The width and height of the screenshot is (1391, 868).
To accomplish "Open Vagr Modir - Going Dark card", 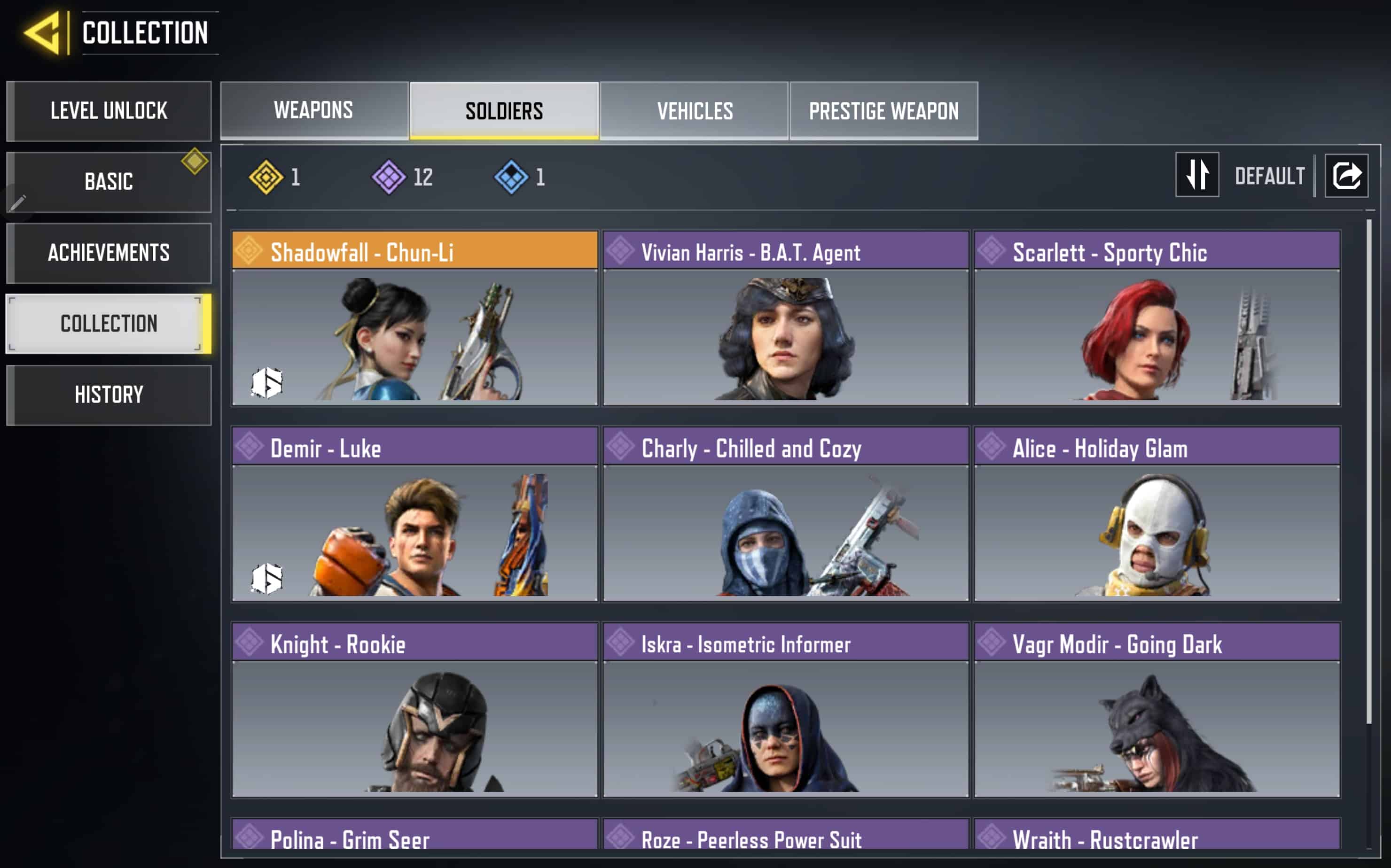I will [1157, 710].
